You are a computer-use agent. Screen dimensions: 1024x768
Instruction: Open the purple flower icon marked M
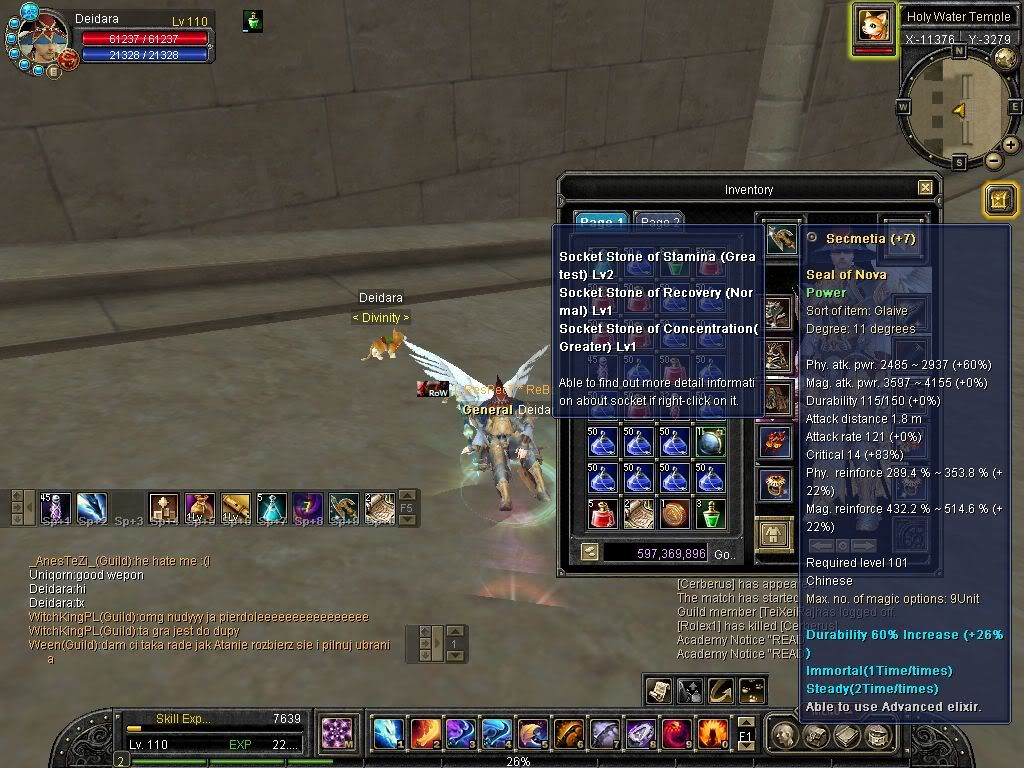(x=339, y=735)
